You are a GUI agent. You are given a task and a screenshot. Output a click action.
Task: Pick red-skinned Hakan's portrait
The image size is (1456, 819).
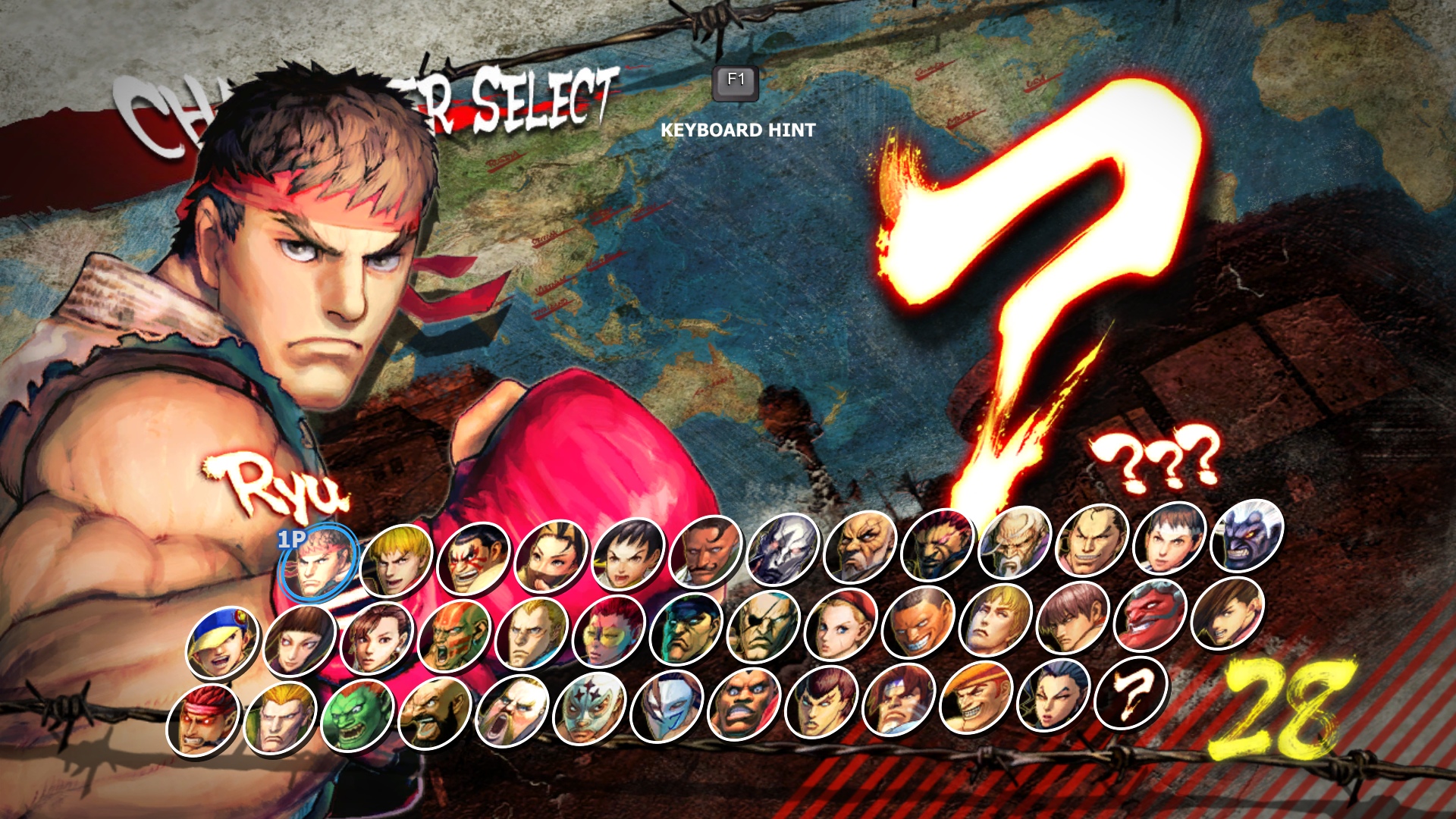[x=1150, y=616]
